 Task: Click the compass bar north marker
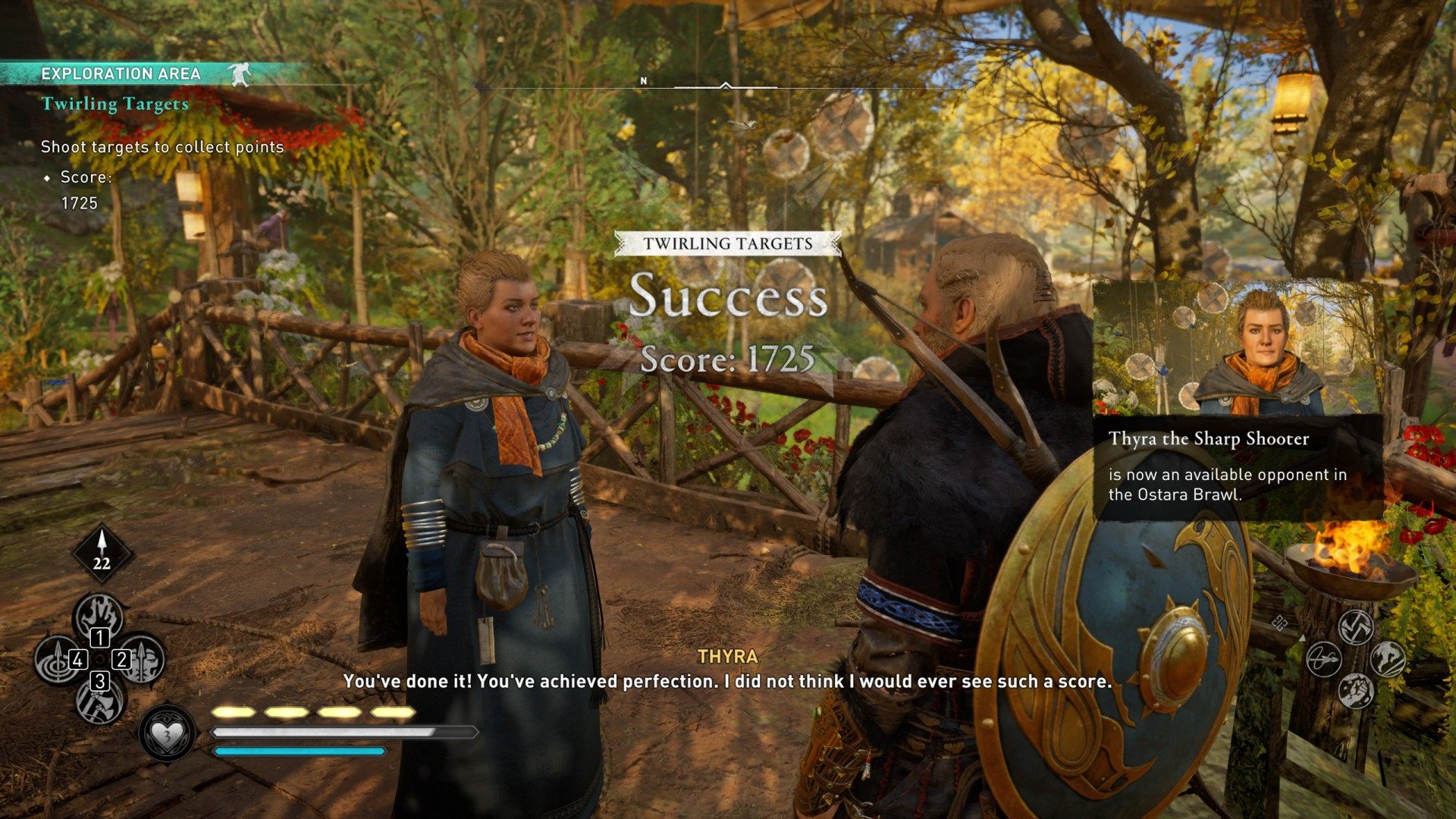(644, 81)
